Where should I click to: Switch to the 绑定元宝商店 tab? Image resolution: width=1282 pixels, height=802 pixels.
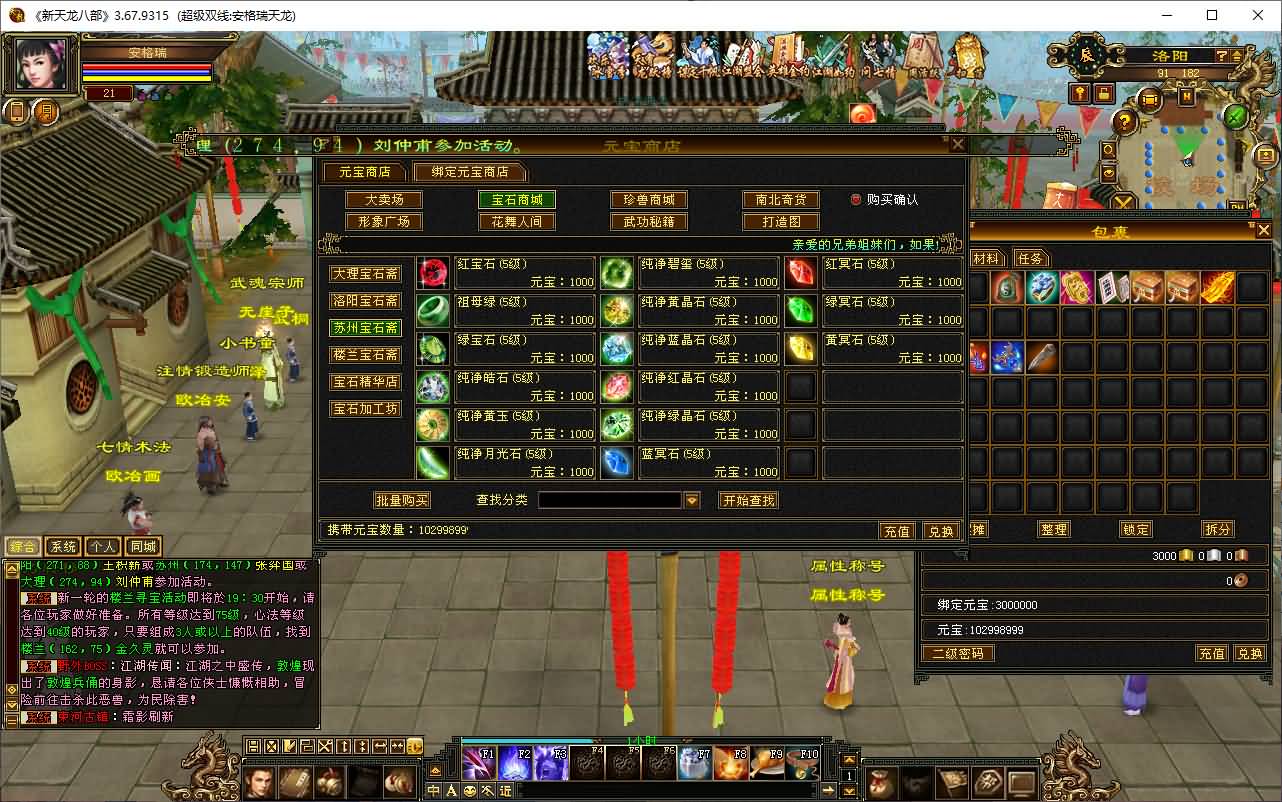[x=471, y=172]
